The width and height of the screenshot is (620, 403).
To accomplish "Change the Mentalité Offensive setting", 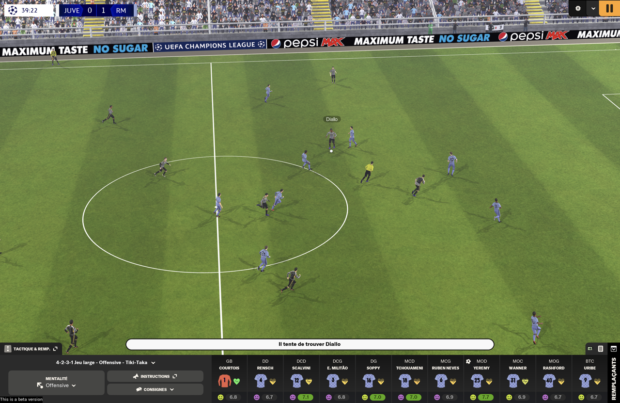I will pyautogui.click(x=56, y=382).
